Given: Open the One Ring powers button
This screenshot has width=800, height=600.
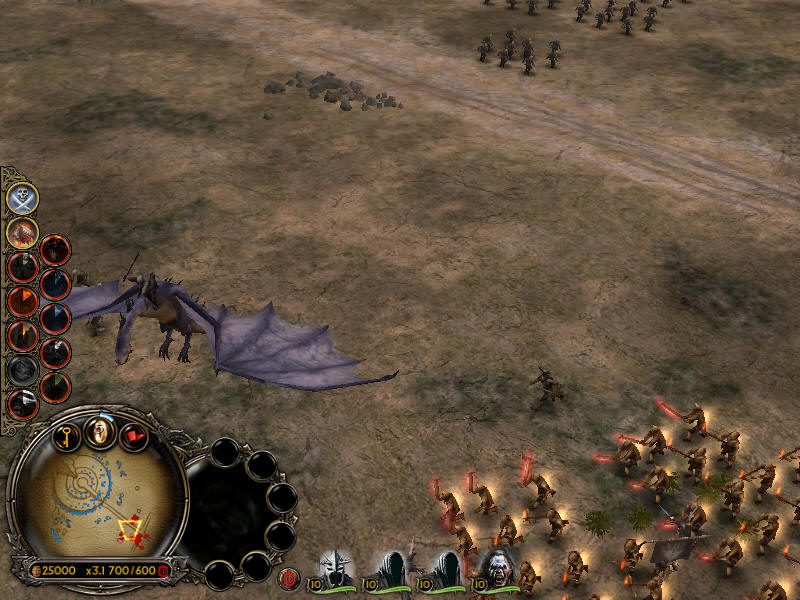Looking at the screenshot, I should [99, 431].
